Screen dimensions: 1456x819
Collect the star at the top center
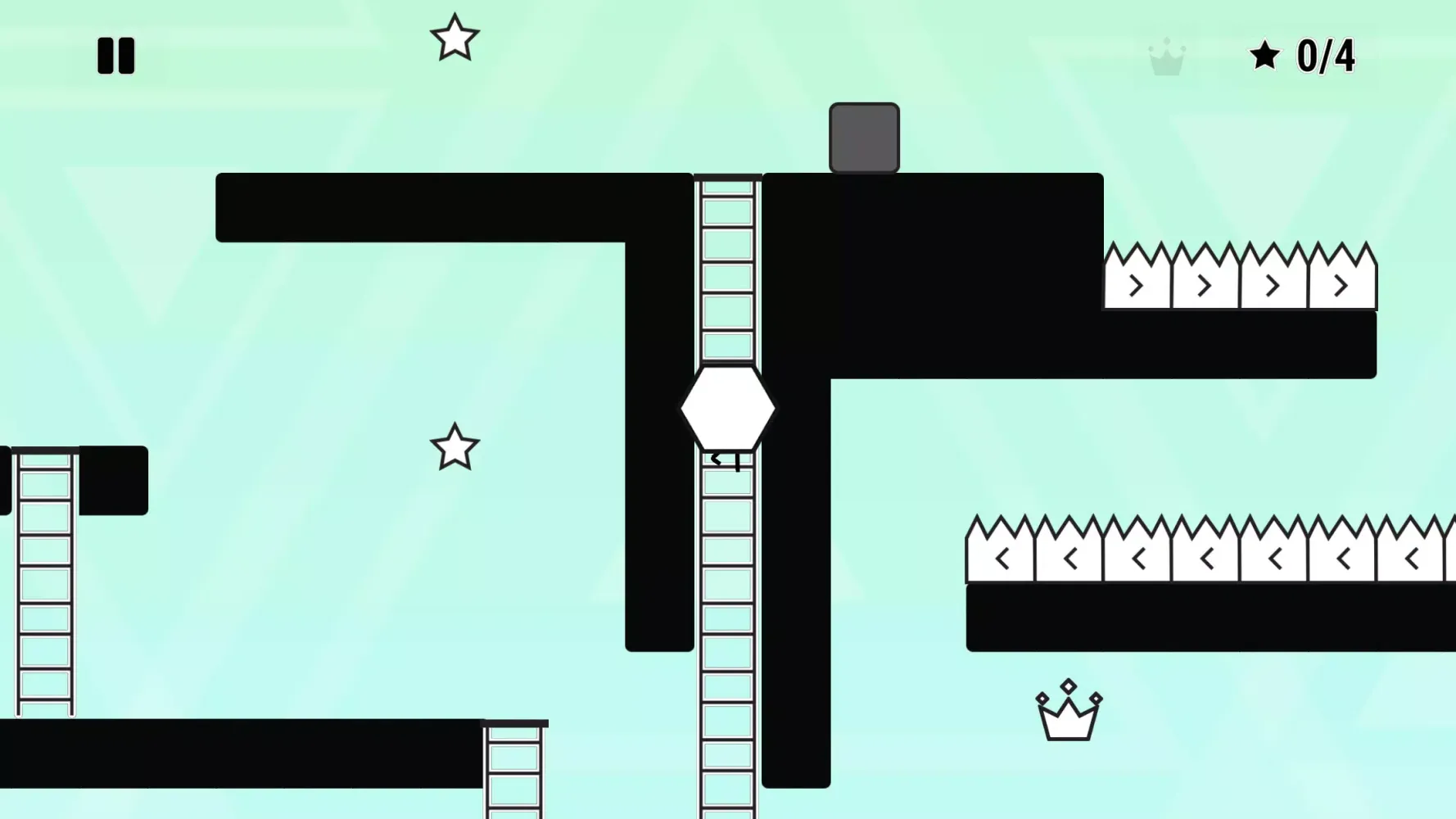click(x=455, y=38)
